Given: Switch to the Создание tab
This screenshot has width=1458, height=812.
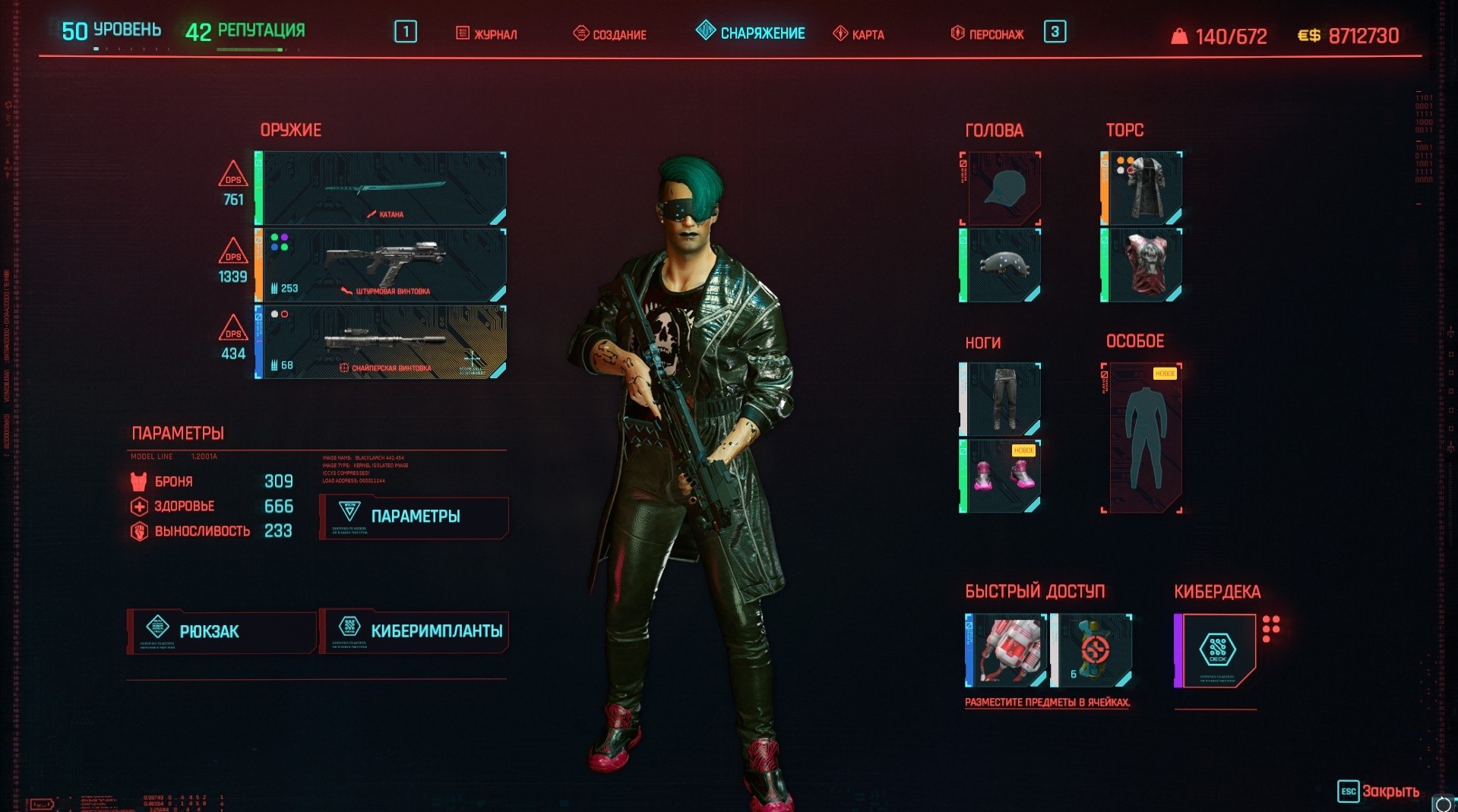Looking at the screenshot, I should coord(610,33).
